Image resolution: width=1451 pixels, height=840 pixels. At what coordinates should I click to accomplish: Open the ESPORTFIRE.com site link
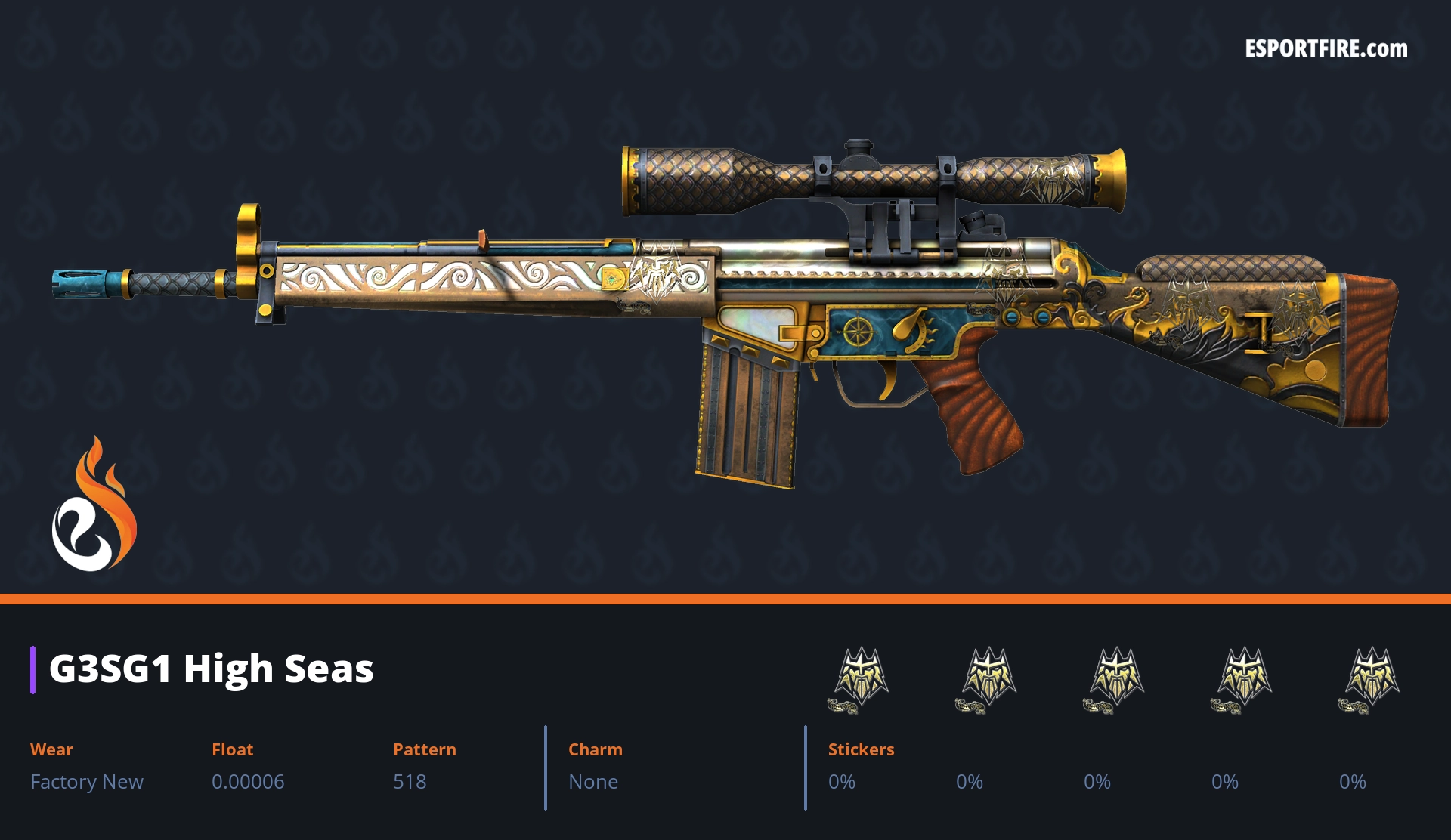pos(1326,49)
